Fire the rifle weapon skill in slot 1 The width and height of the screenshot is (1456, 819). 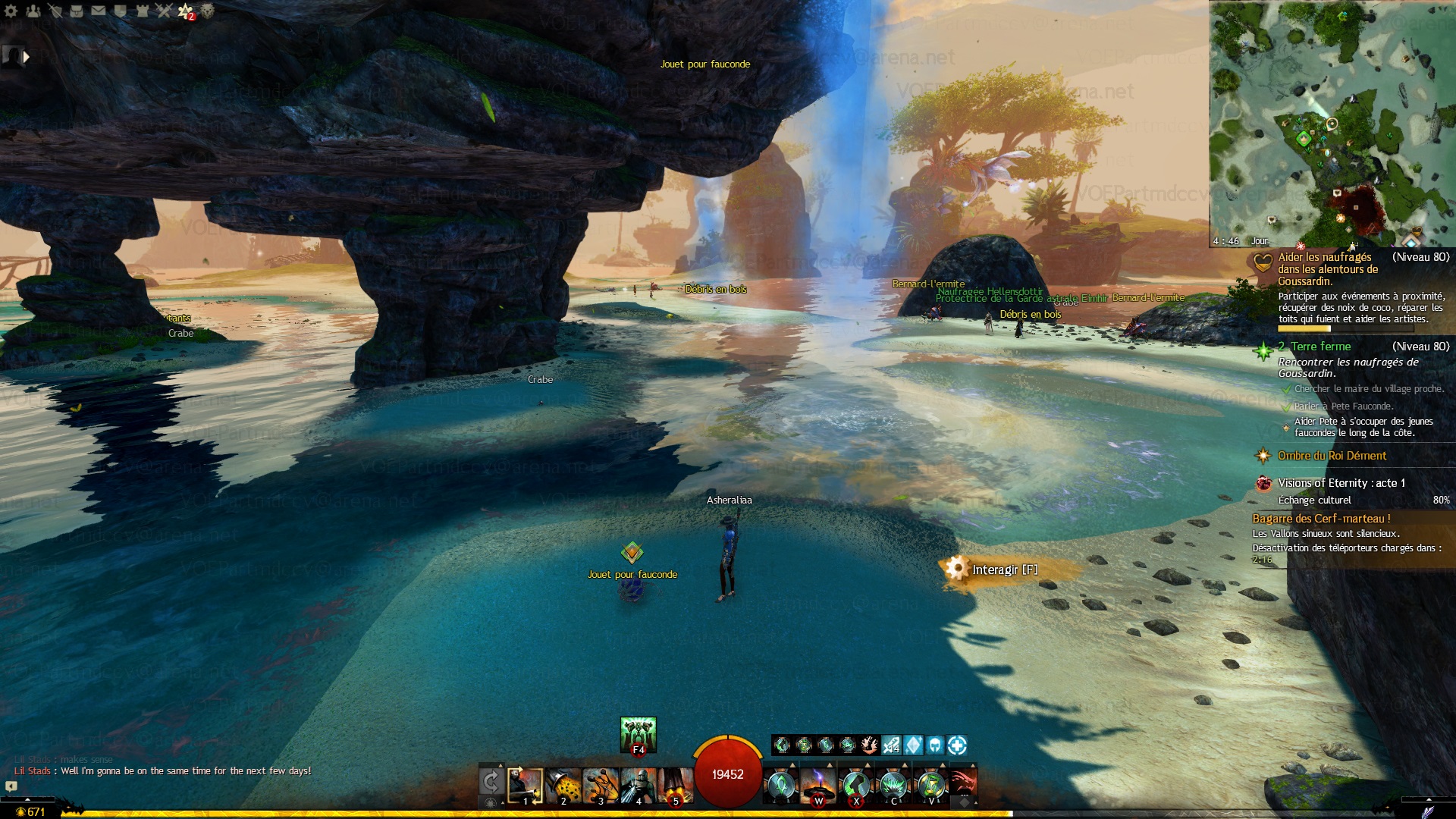coord(525,786)
